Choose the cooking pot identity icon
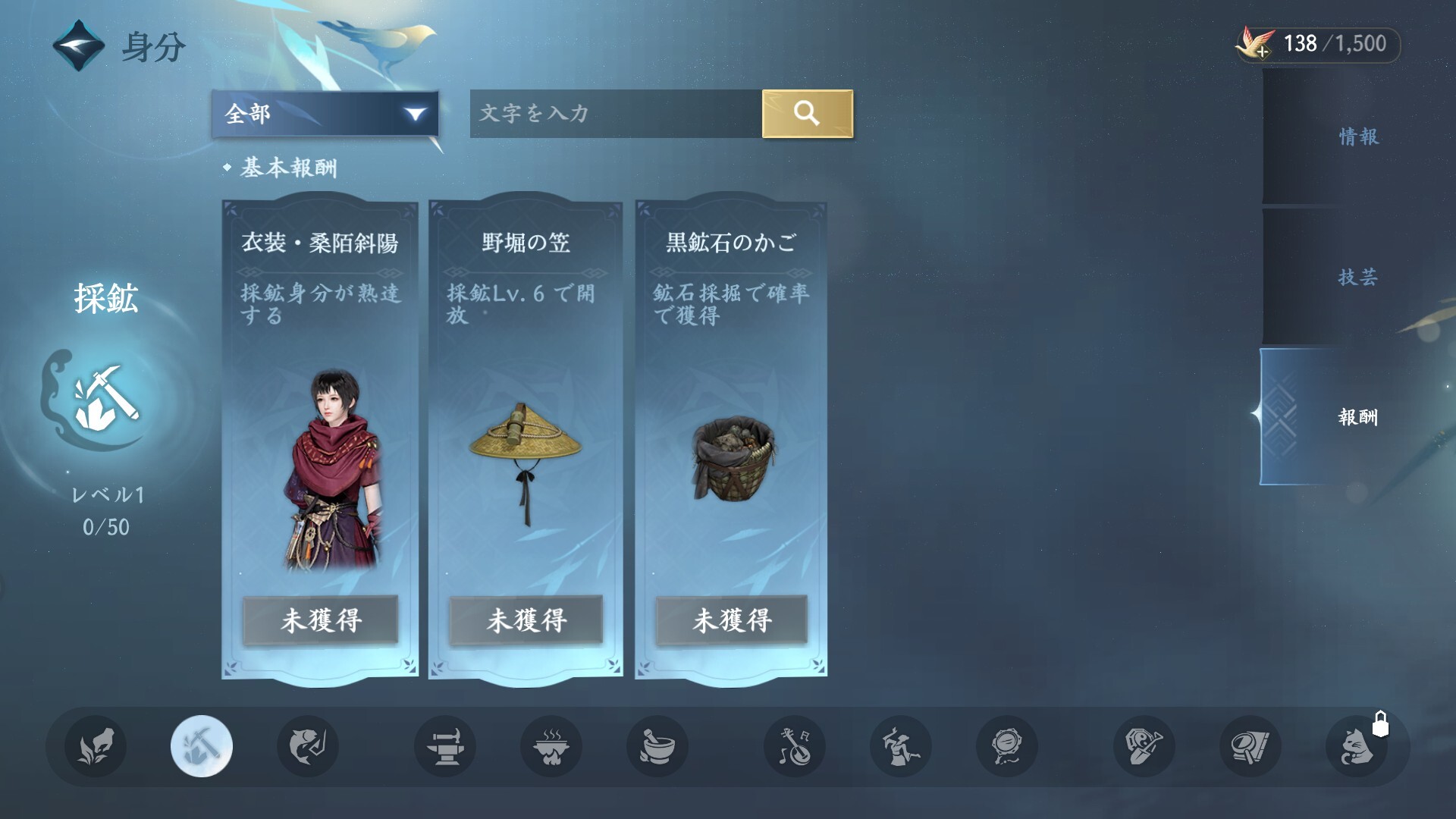This screenshot has height=819, width=1456. coord(551,746)
